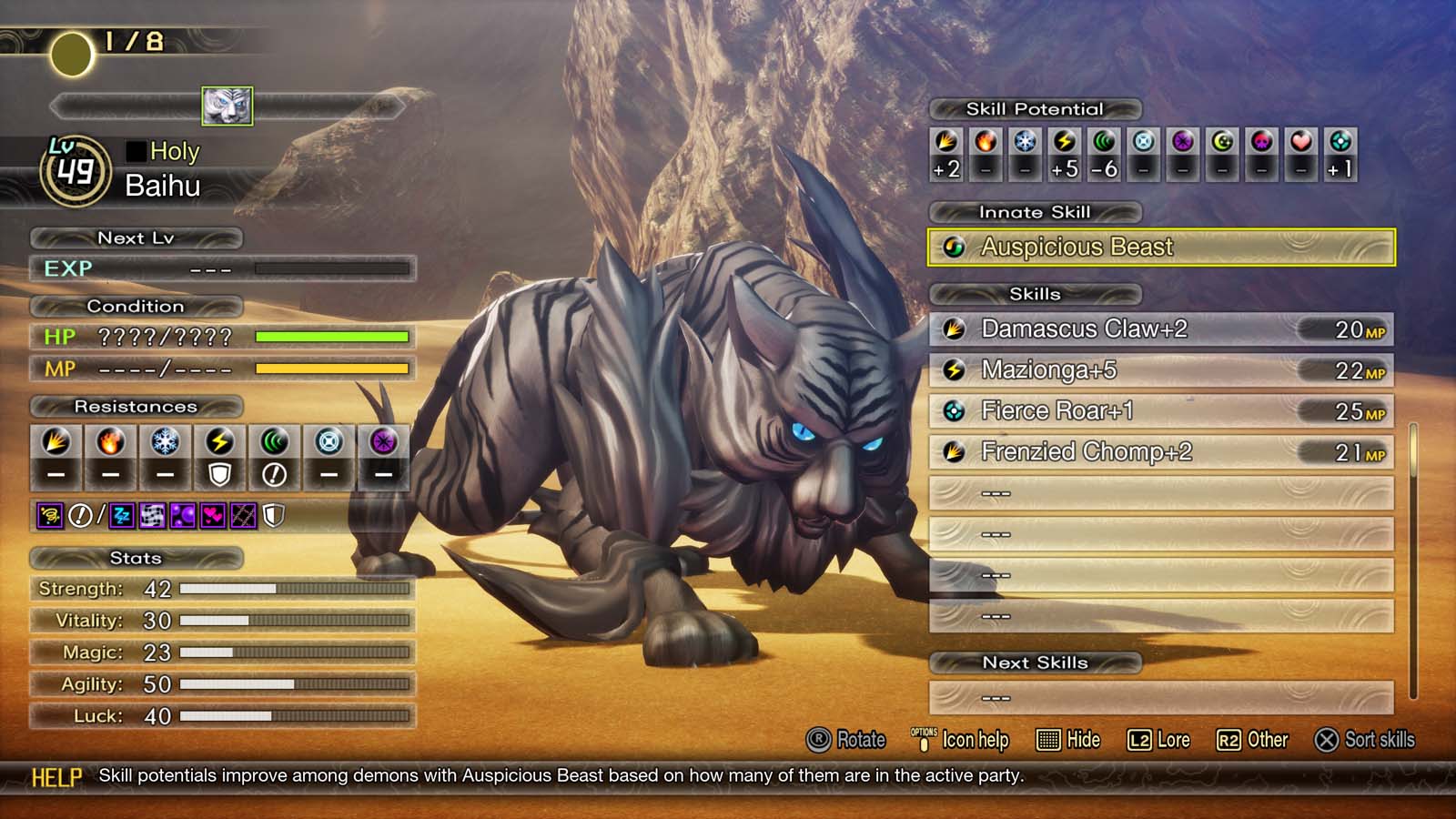Toggle the exclamation icon under Force resistance
The image size is (1456, 819).
272,472
